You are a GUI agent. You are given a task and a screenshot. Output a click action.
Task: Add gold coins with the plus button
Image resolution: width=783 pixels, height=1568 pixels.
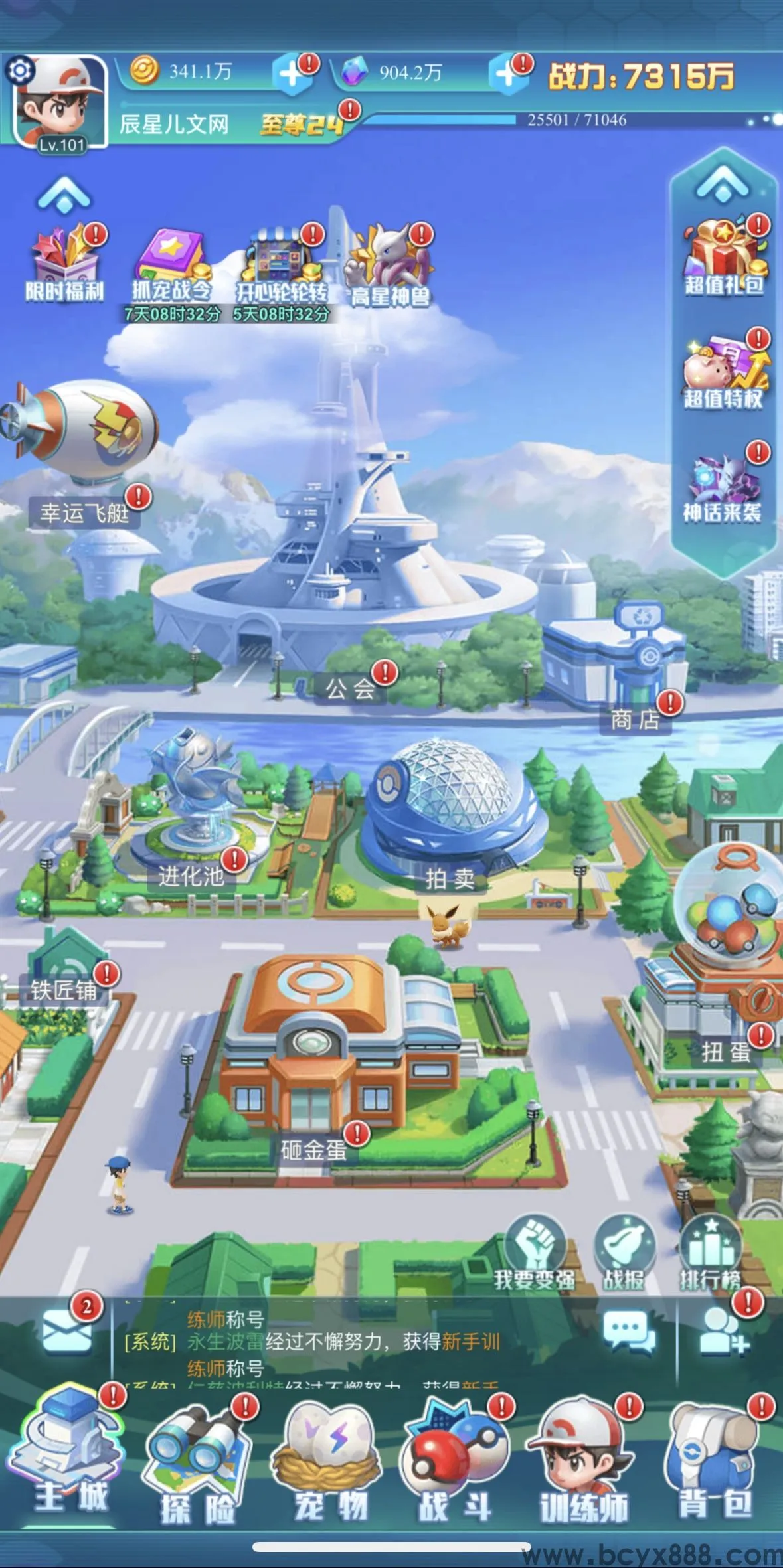click(292, 74)
